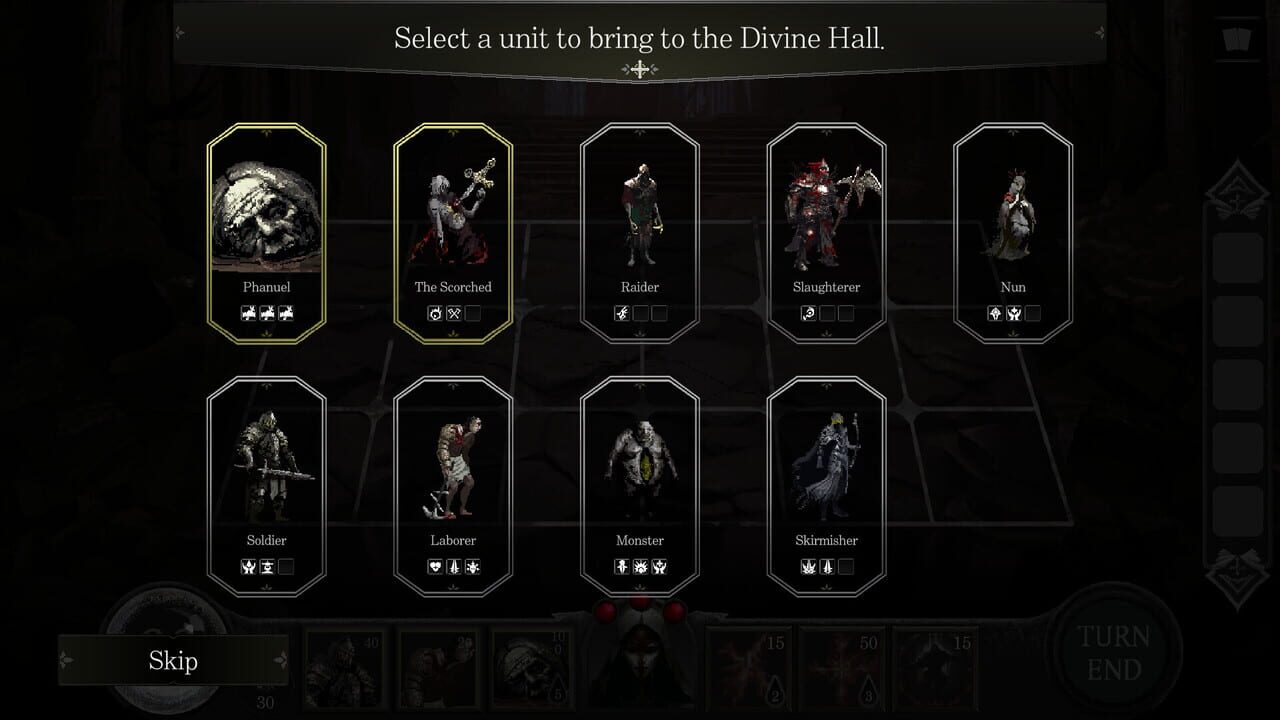Click the lightning trait icon under the Raider

click(620, 313)
